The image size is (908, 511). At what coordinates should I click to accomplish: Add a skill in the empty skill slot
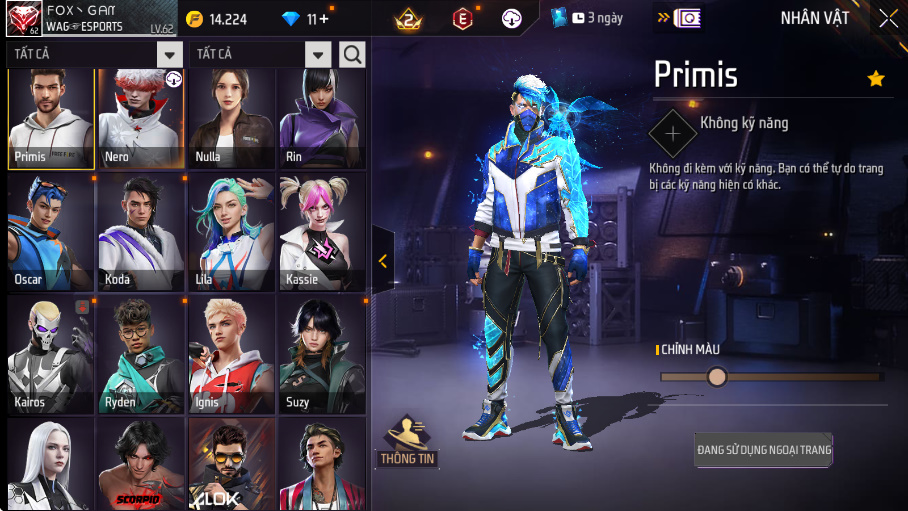tap(673, 133)
